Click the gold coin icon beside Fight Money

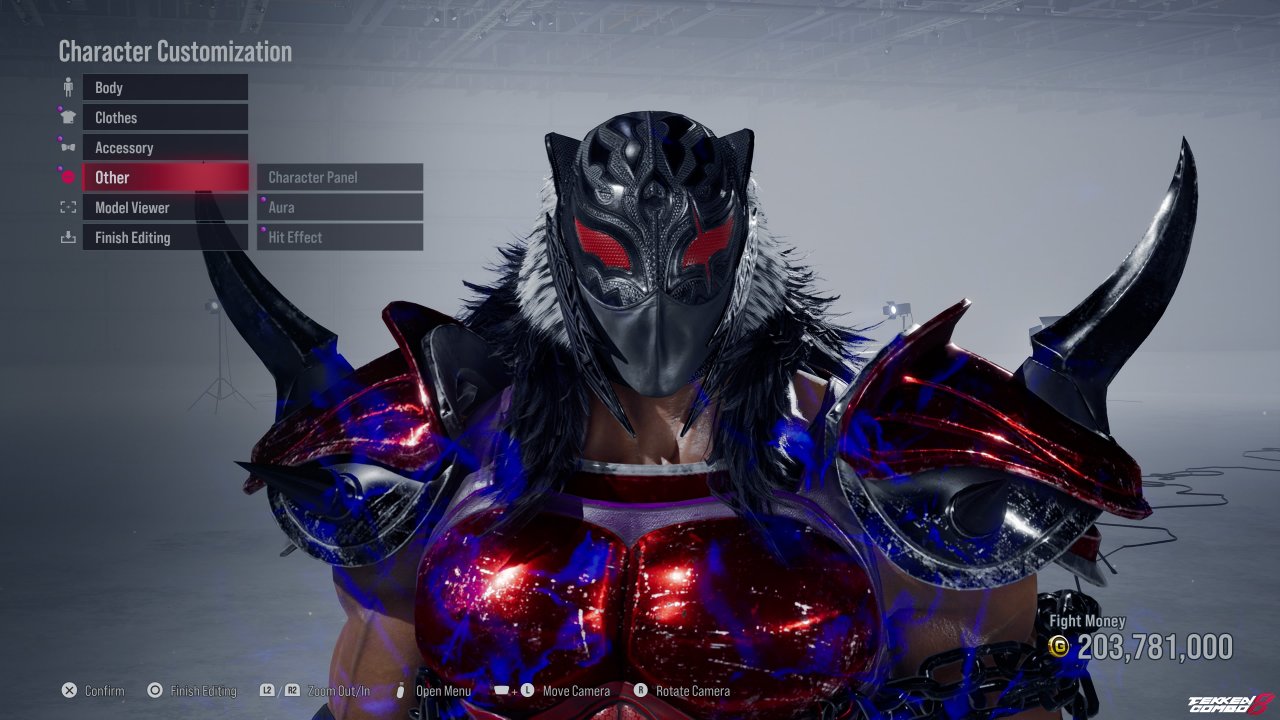(1060, 647)
